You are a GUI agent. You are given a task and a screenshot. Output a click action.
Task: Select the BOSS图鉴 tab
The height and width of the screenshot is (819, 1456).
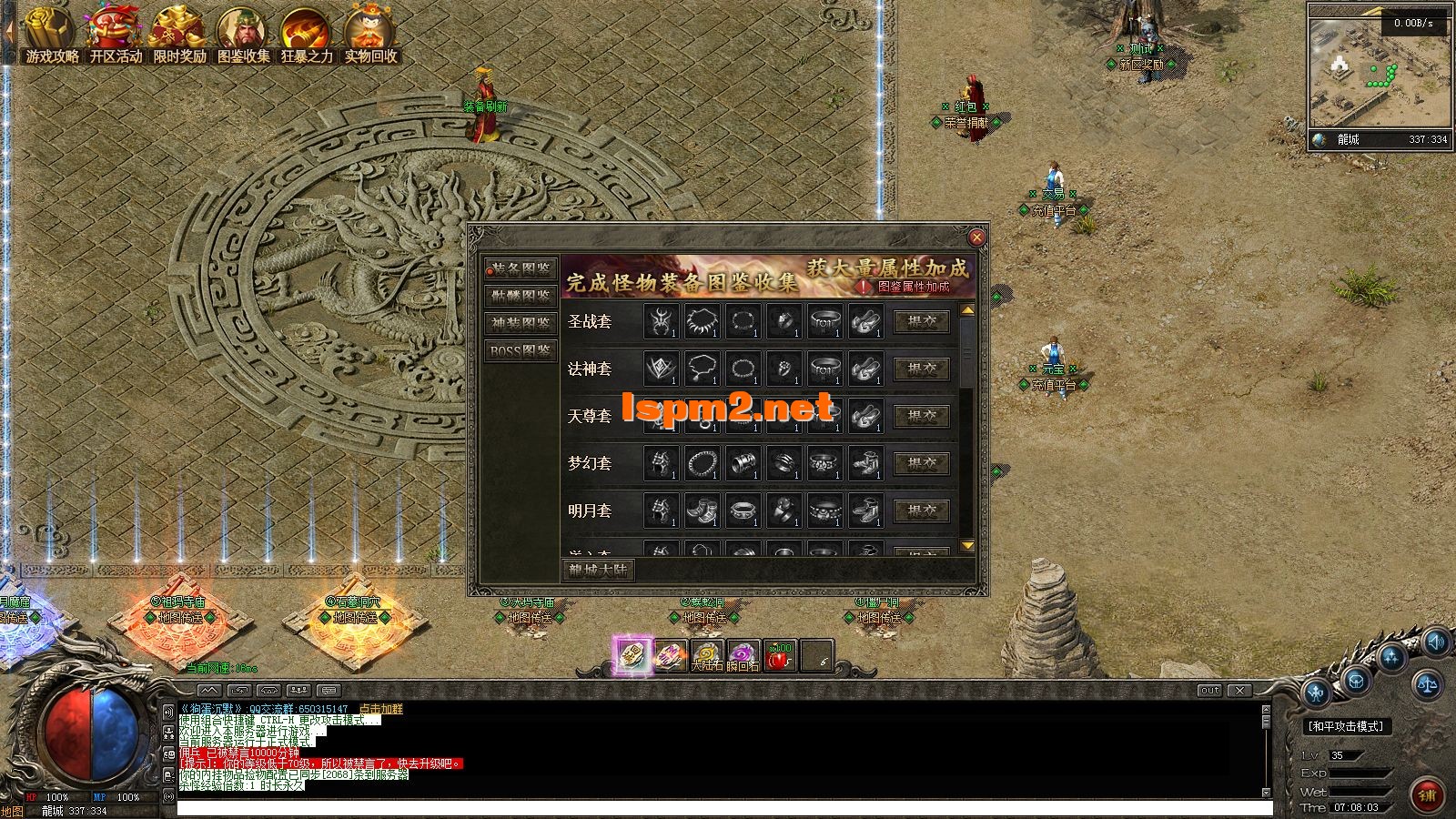pos(521,350)
